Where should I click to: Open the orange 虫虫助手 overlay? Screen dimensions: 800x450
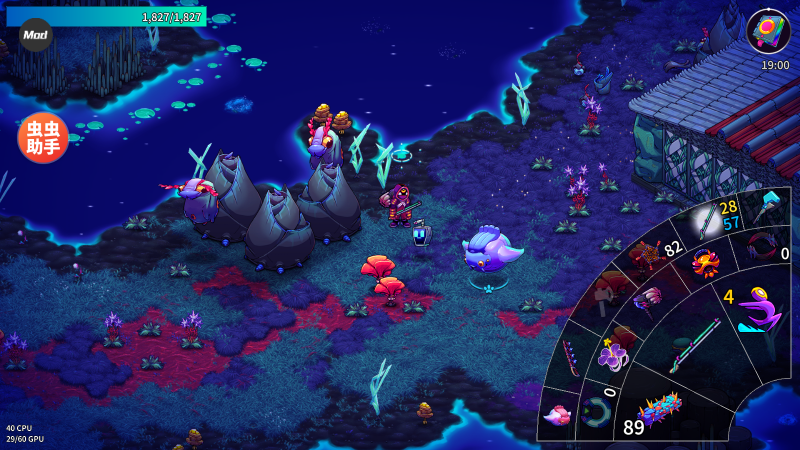(x=43, y=138)
